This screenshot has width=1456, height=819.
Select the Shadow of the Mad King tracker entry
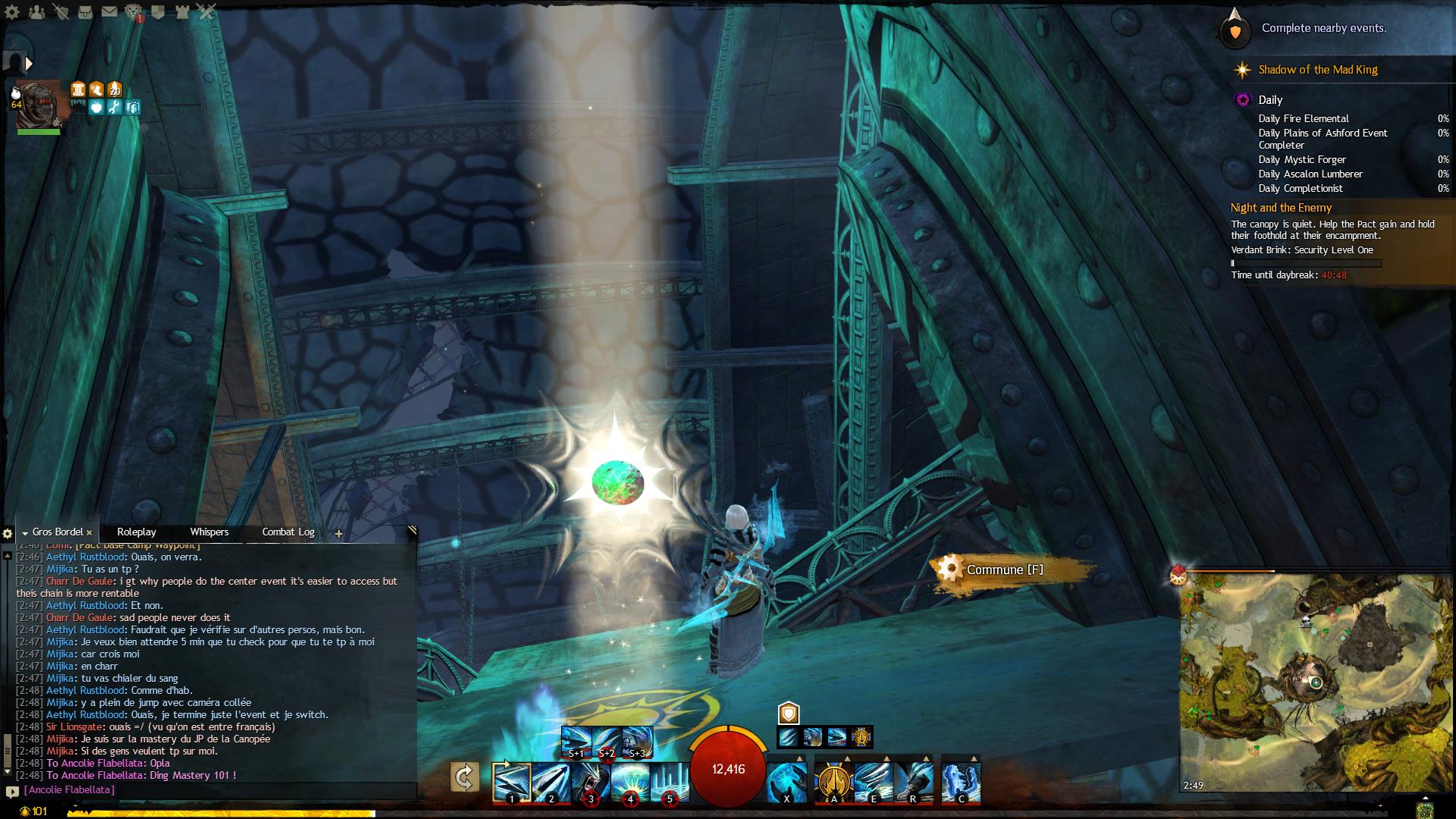tap(1317, 70)
